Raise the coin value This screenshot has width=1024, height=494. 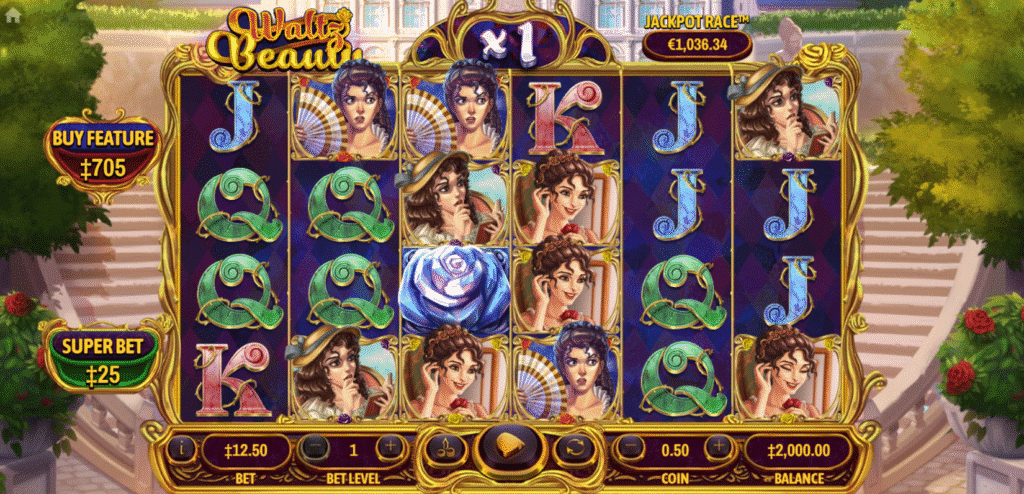point(716,449)
